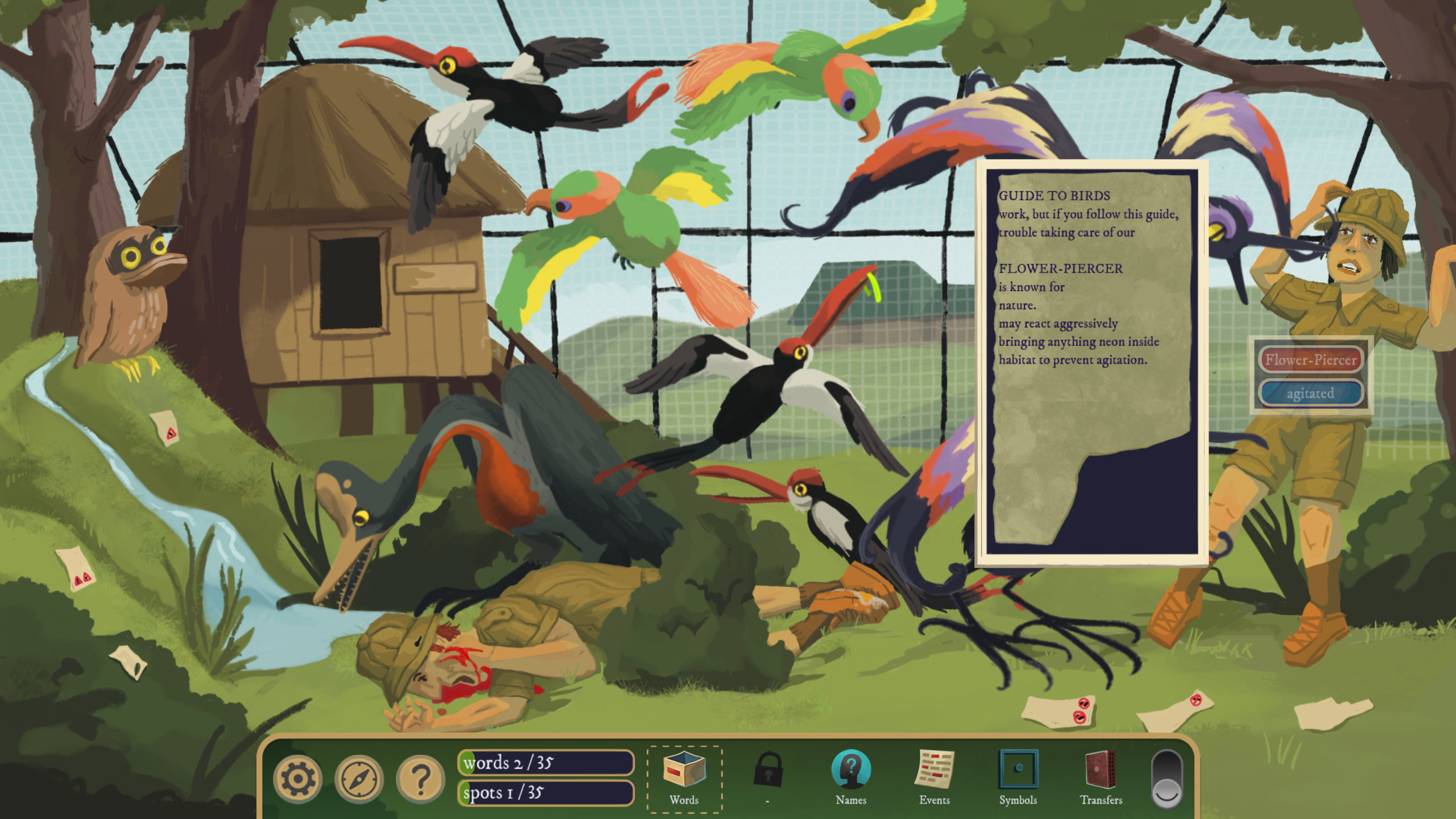The height and width of the screenshot is (819, 1456).
Task: Open the gear settings menu
Action: click(297, 779)
